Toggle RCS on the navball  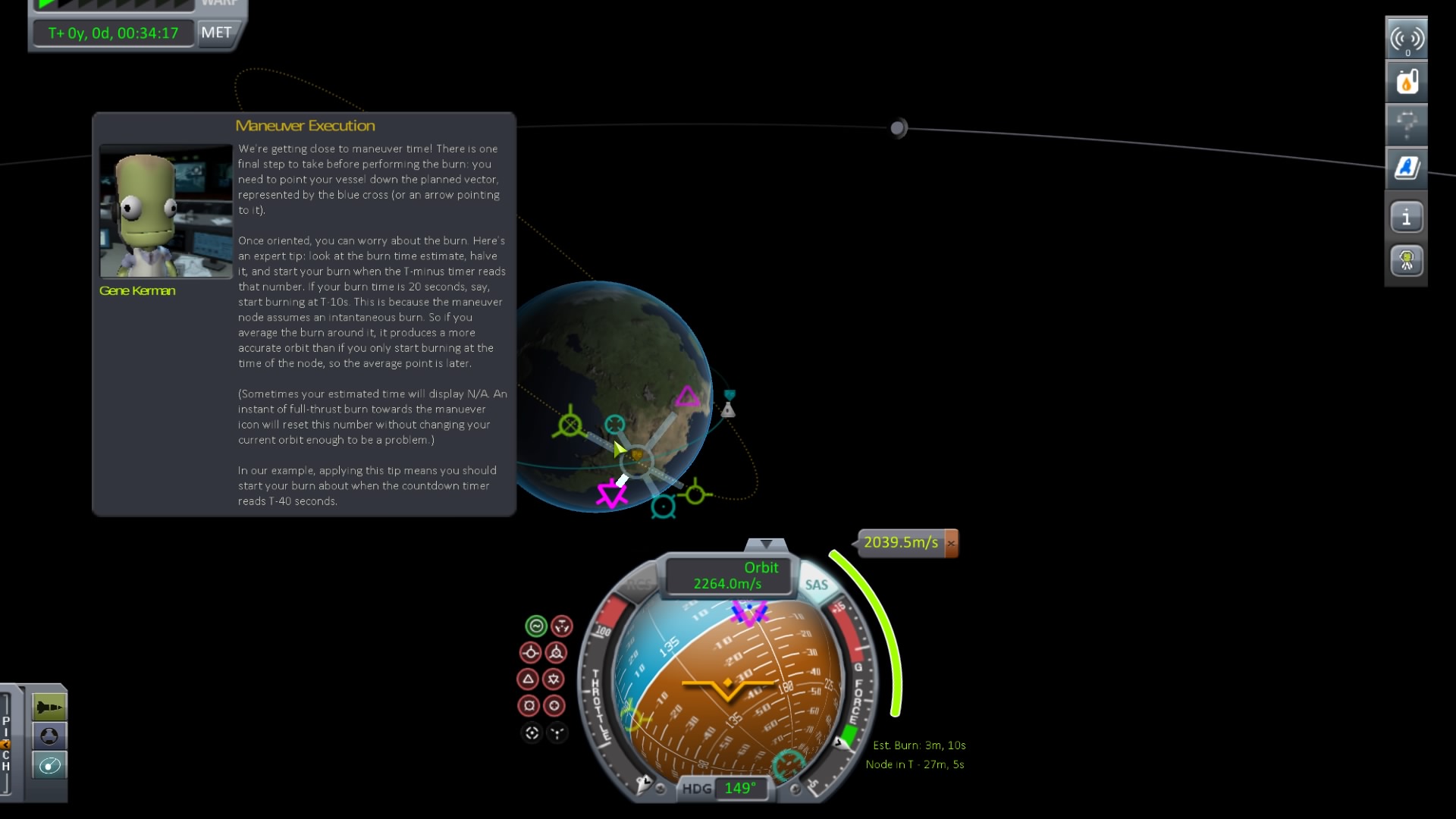pyautogui.click(x=638, y=584)
